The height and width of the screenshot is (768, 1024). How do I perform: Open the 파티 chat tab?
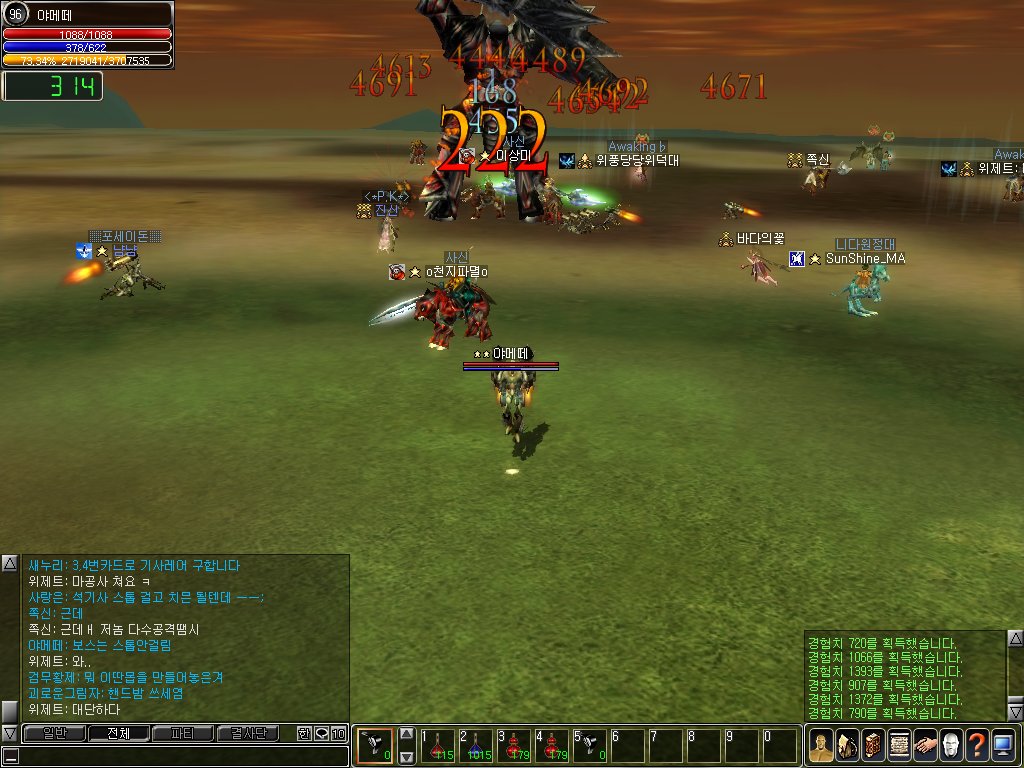(x=183, y=734)
